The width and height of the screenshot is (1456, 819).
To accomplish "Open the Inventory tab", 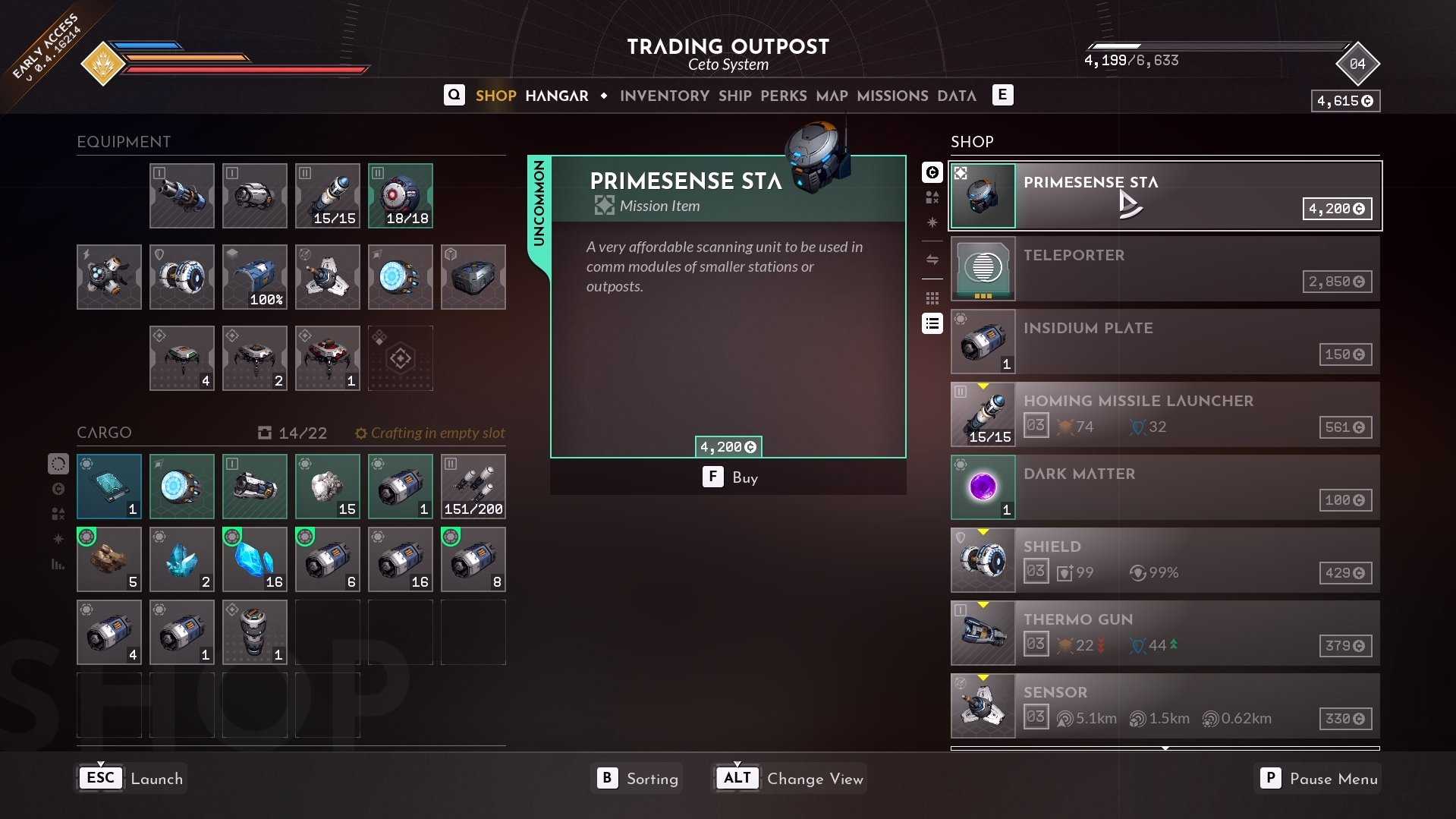I will click(x=664, y=96).
